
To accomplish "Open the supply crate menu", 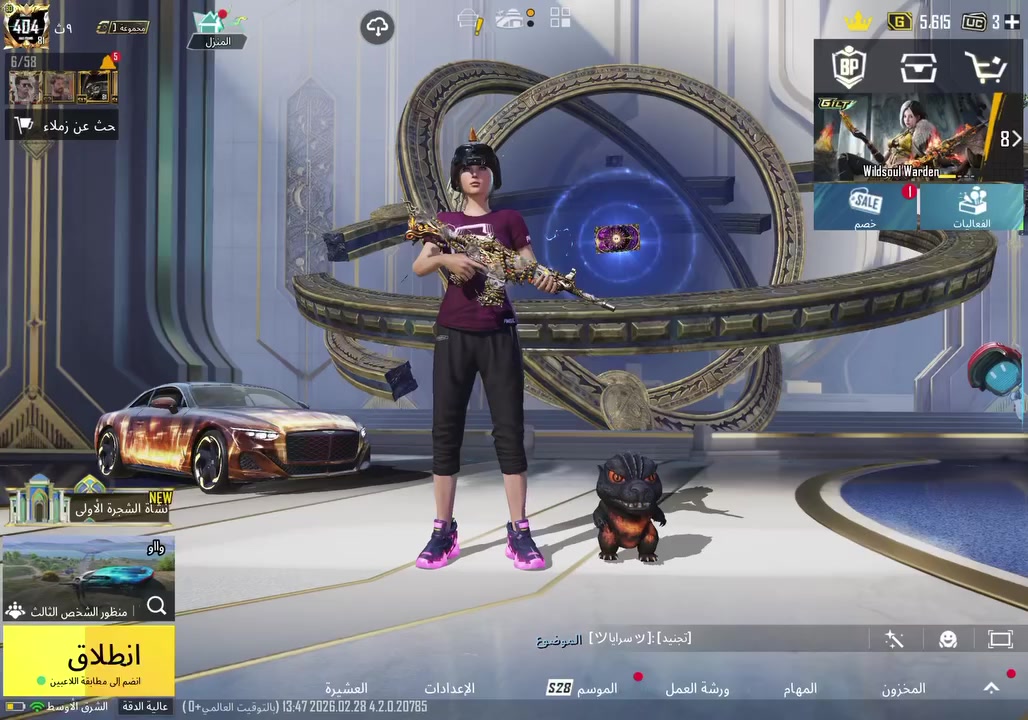I will (917, 68).
